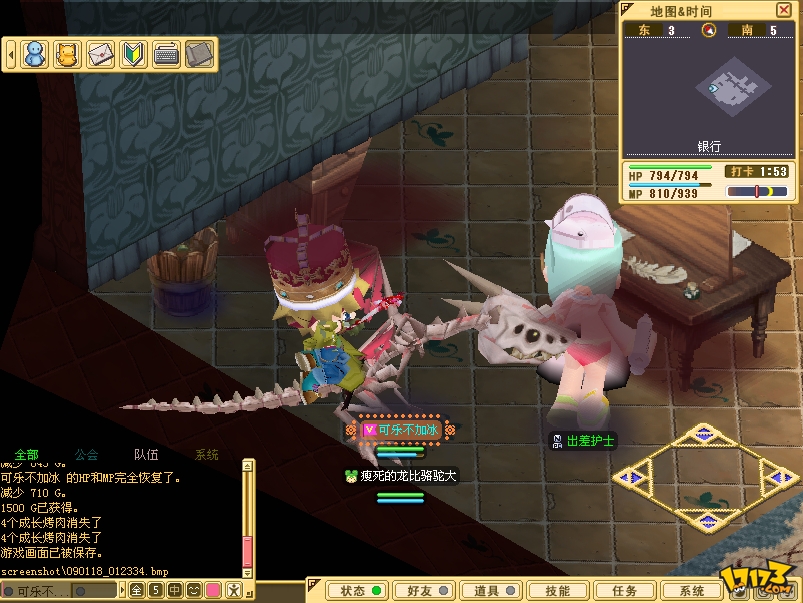Switch chat to the 队伍 (Party) tab

pos(146,455)
